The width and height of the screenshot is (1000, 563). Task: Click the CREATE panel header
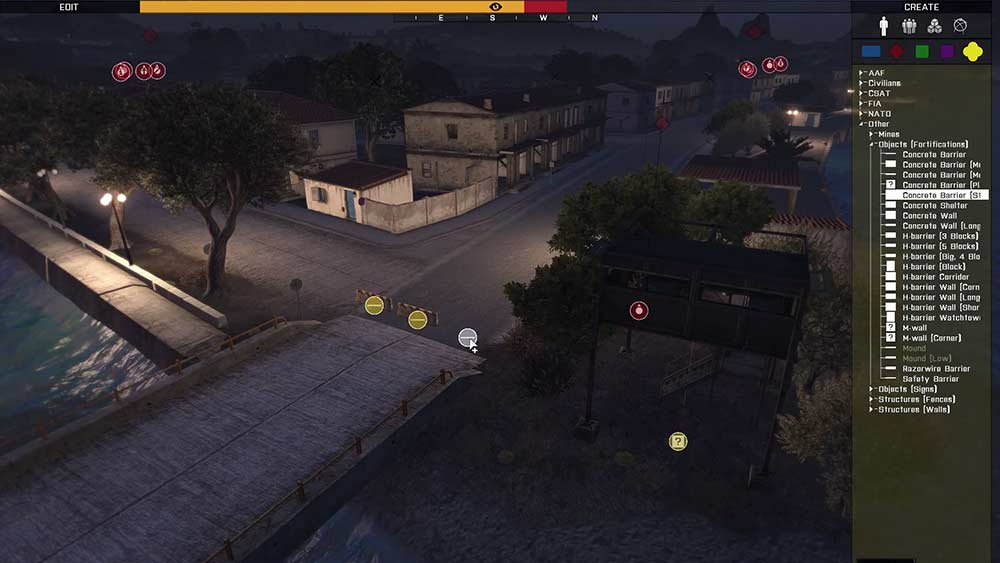click(921, 6)
